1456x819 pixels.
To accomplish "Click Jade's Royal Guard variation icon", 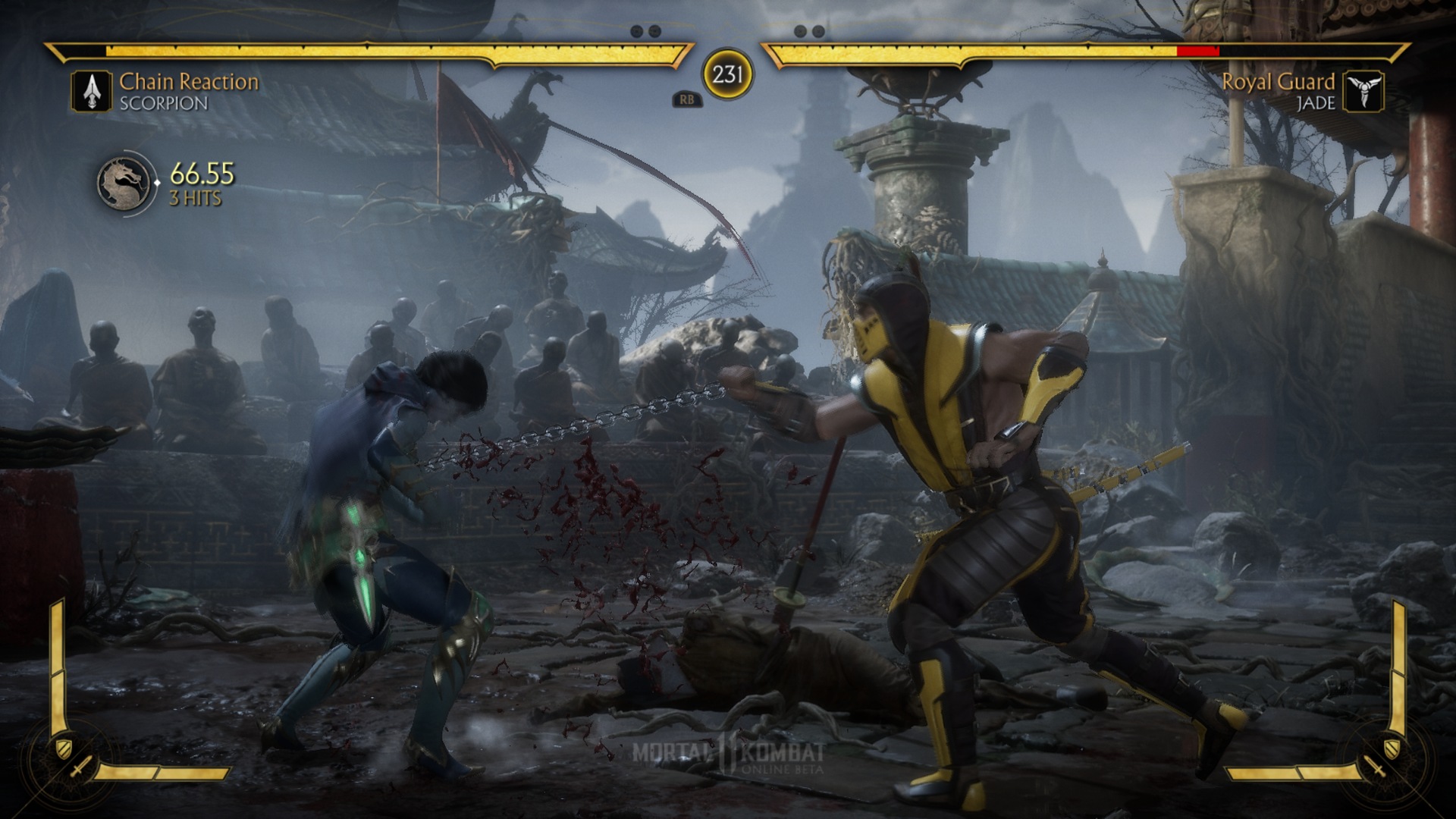I will (x=1363, y=92).
